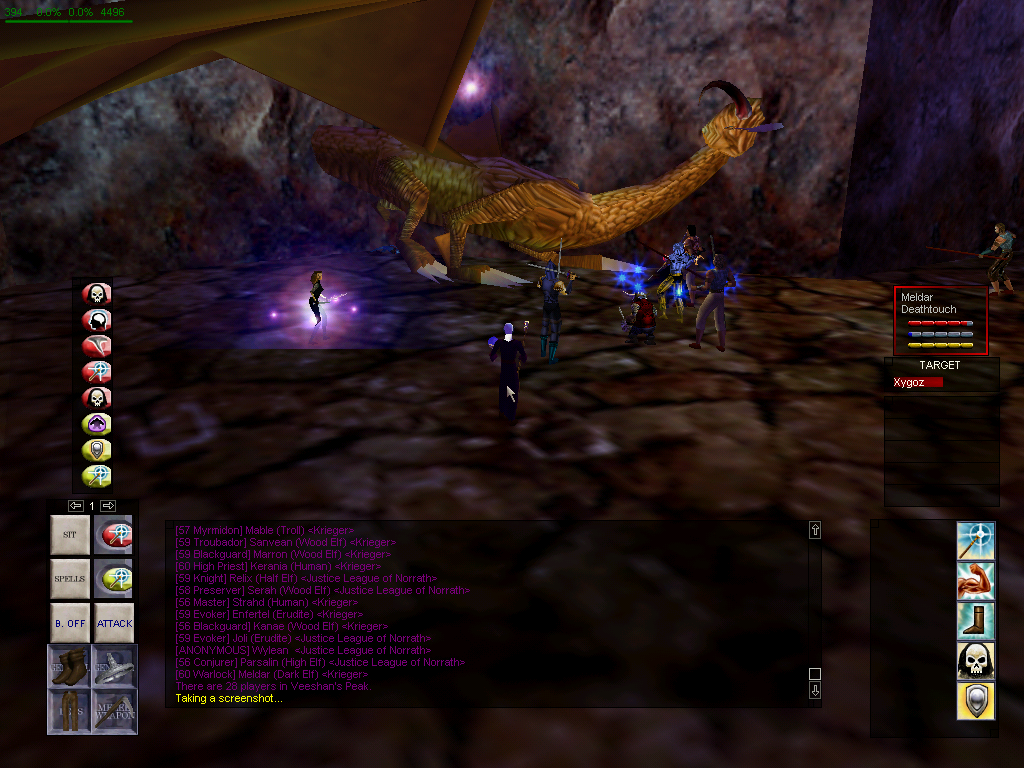Image resolution: width=1024 pixels, height=768 pixels.
Task: Click the chat window scroll-down arrow
Action: point(815,690)
